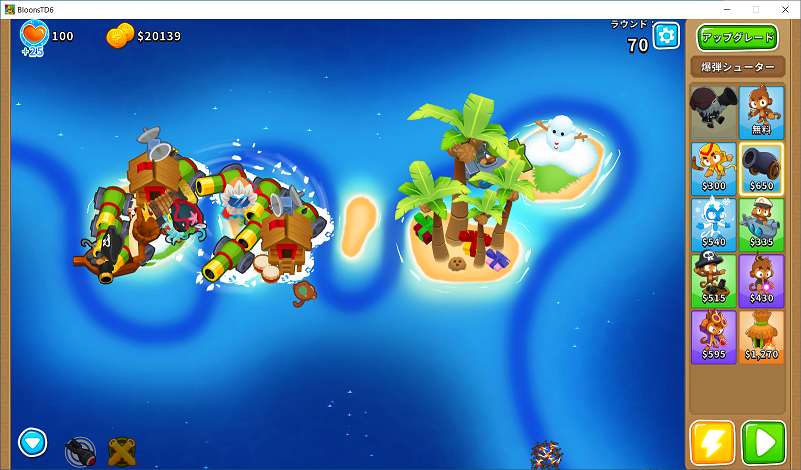
Task: Choose the $430 purple monkey tower
Action: point(761,279)
